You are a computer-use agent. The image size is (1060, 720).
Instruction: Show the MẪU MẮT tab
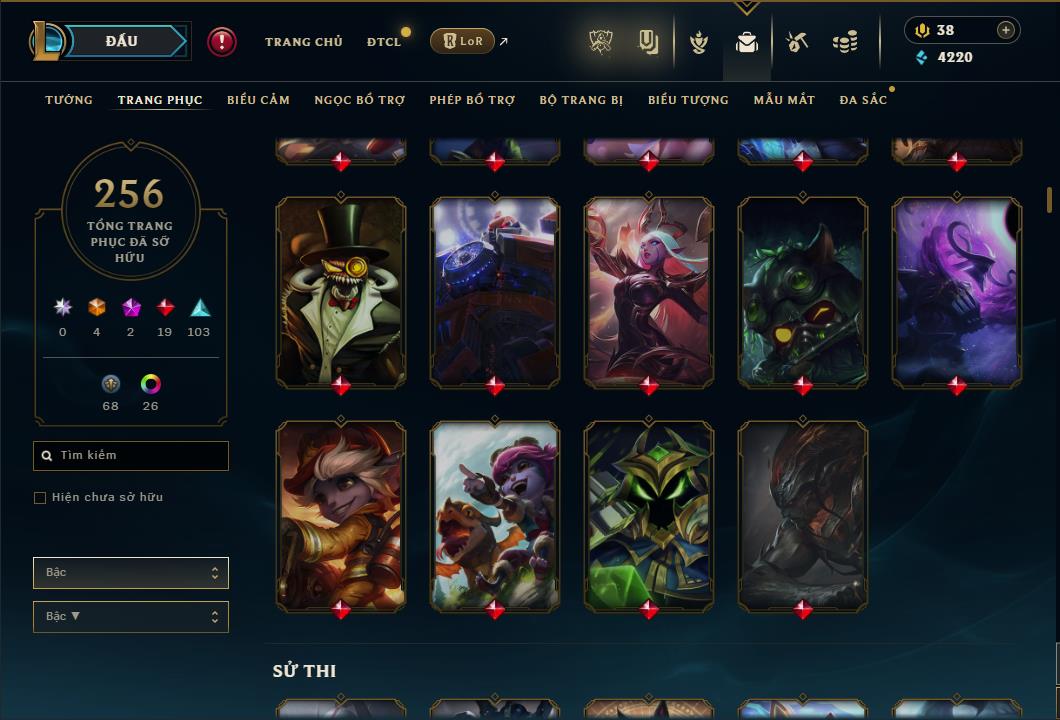784,100
